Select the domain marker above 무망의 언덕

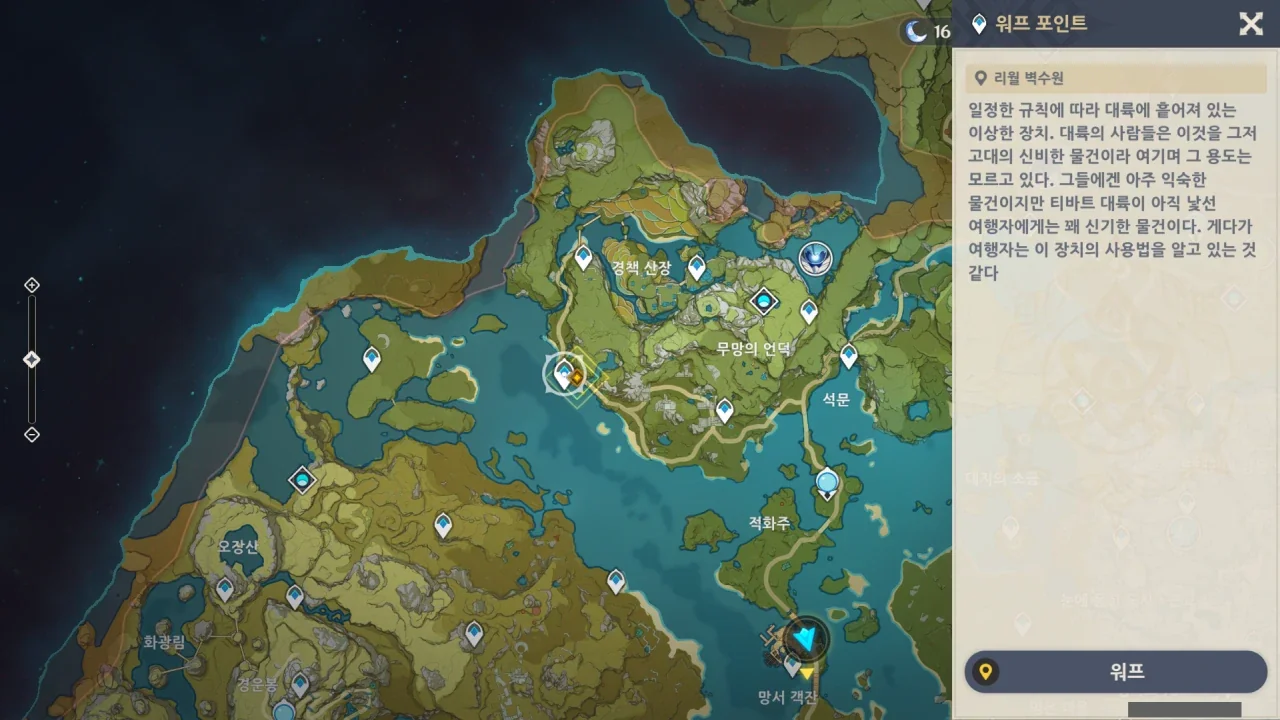click(x=764, y=300)
